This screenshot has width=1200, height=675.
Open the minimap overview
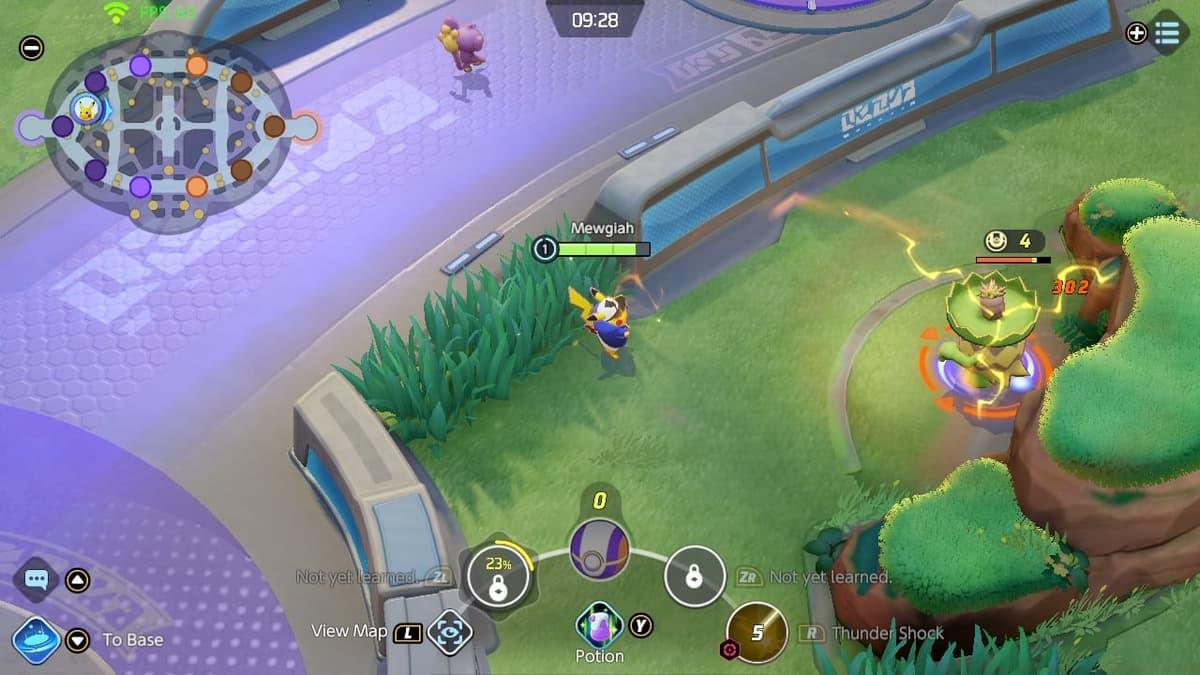pyautogui.click(x=167, y=127)
